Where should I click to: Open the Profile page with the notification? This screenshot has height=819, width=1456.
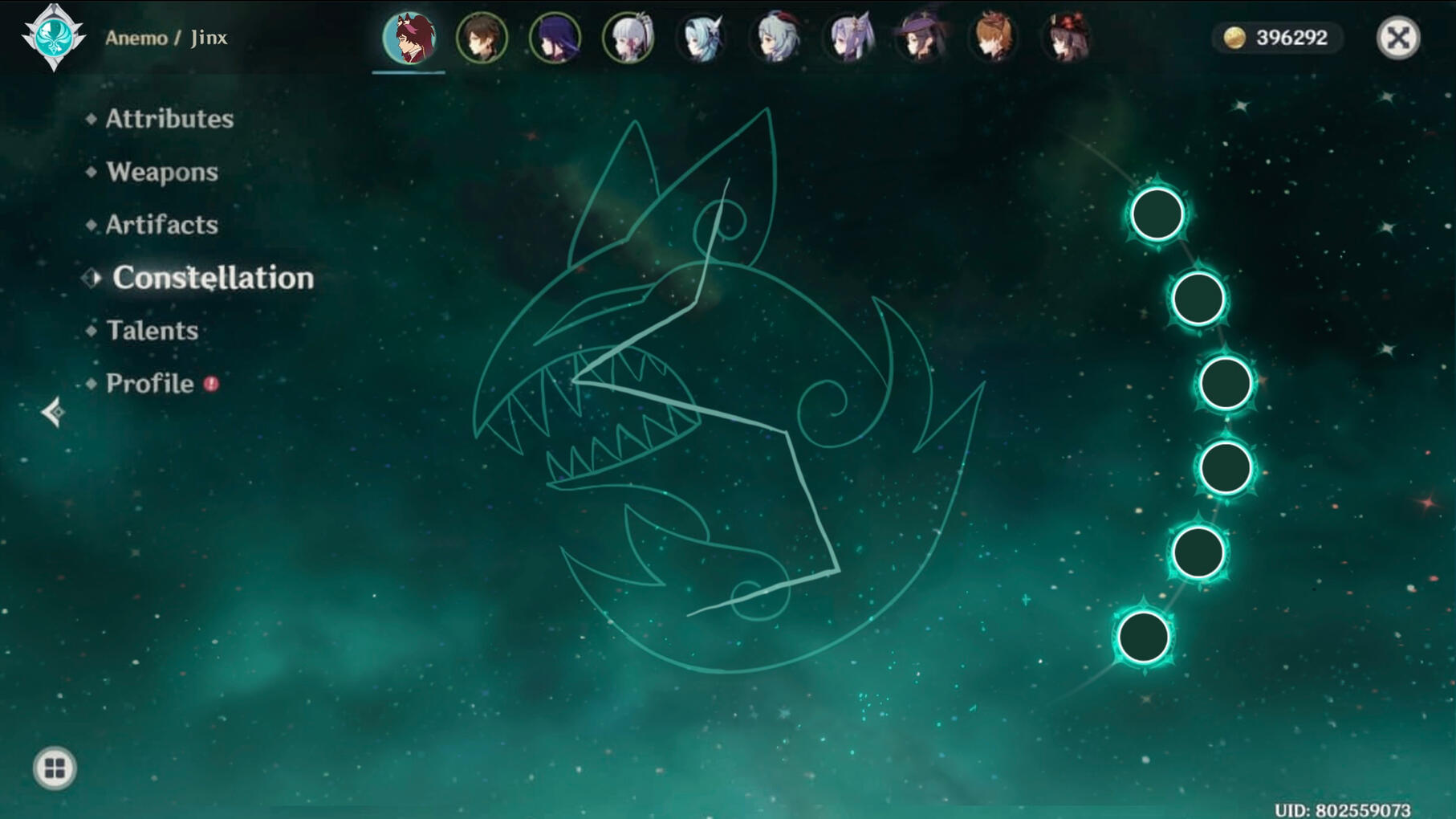click(x=149, y=384)
